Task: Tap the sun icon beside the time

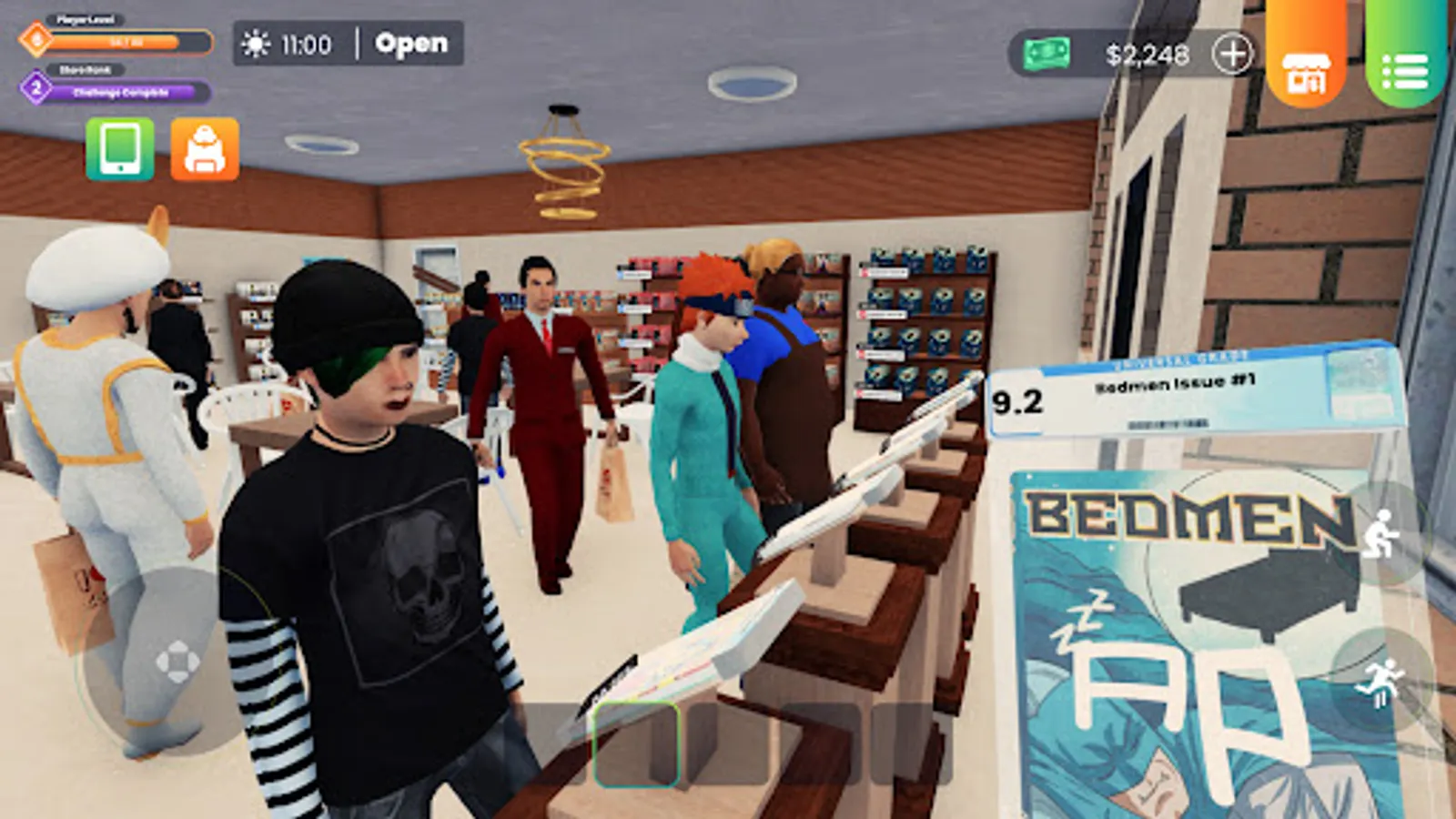Action: (256, 42)
